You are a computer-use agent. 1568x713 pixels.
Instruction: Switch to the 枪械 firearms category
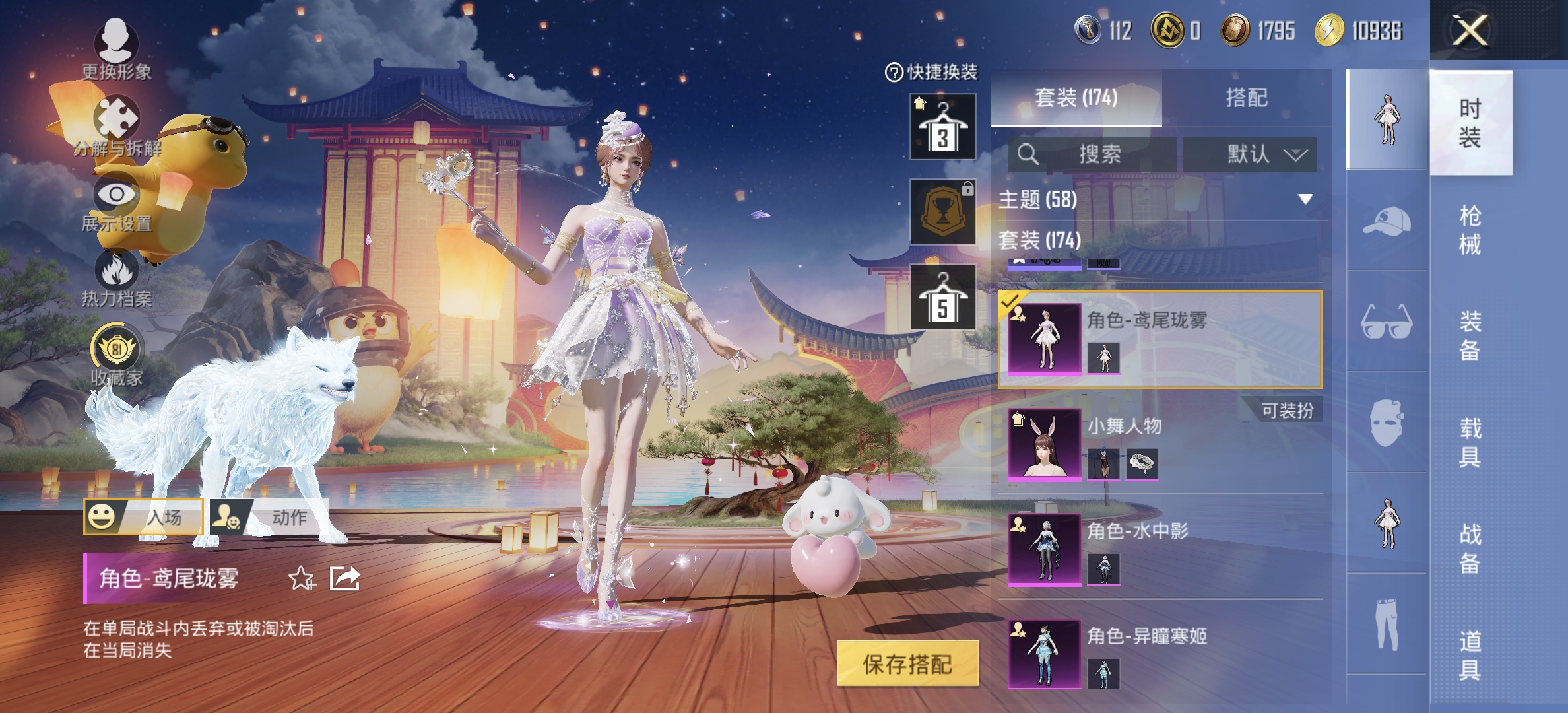[x=1470, y=229]
